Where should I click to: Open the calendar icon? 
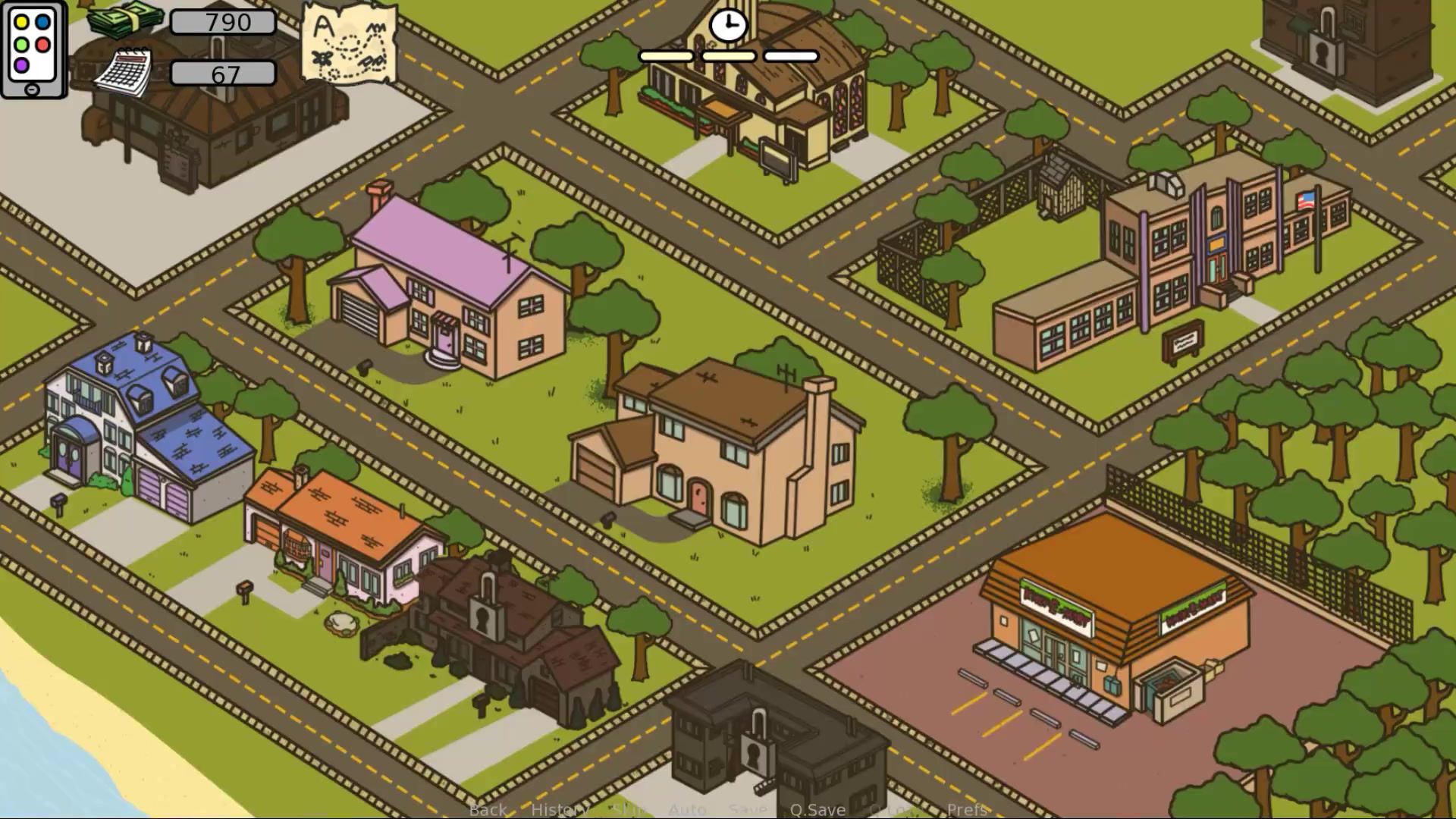pos(124,74)
